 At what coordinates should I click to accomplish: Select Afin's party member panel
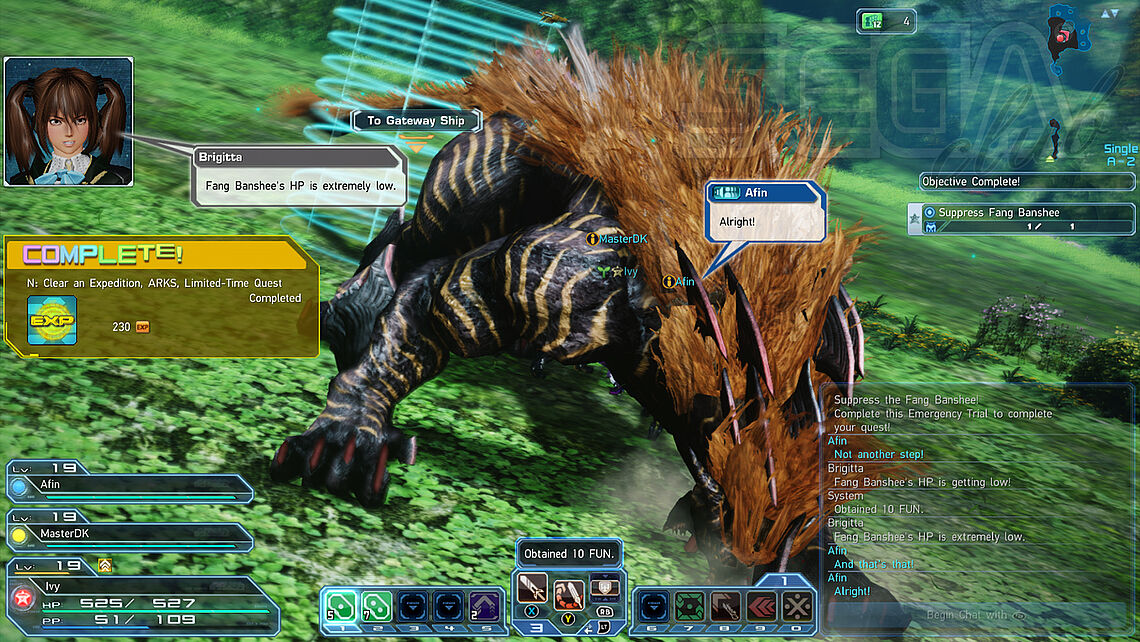tap(130, 487)
